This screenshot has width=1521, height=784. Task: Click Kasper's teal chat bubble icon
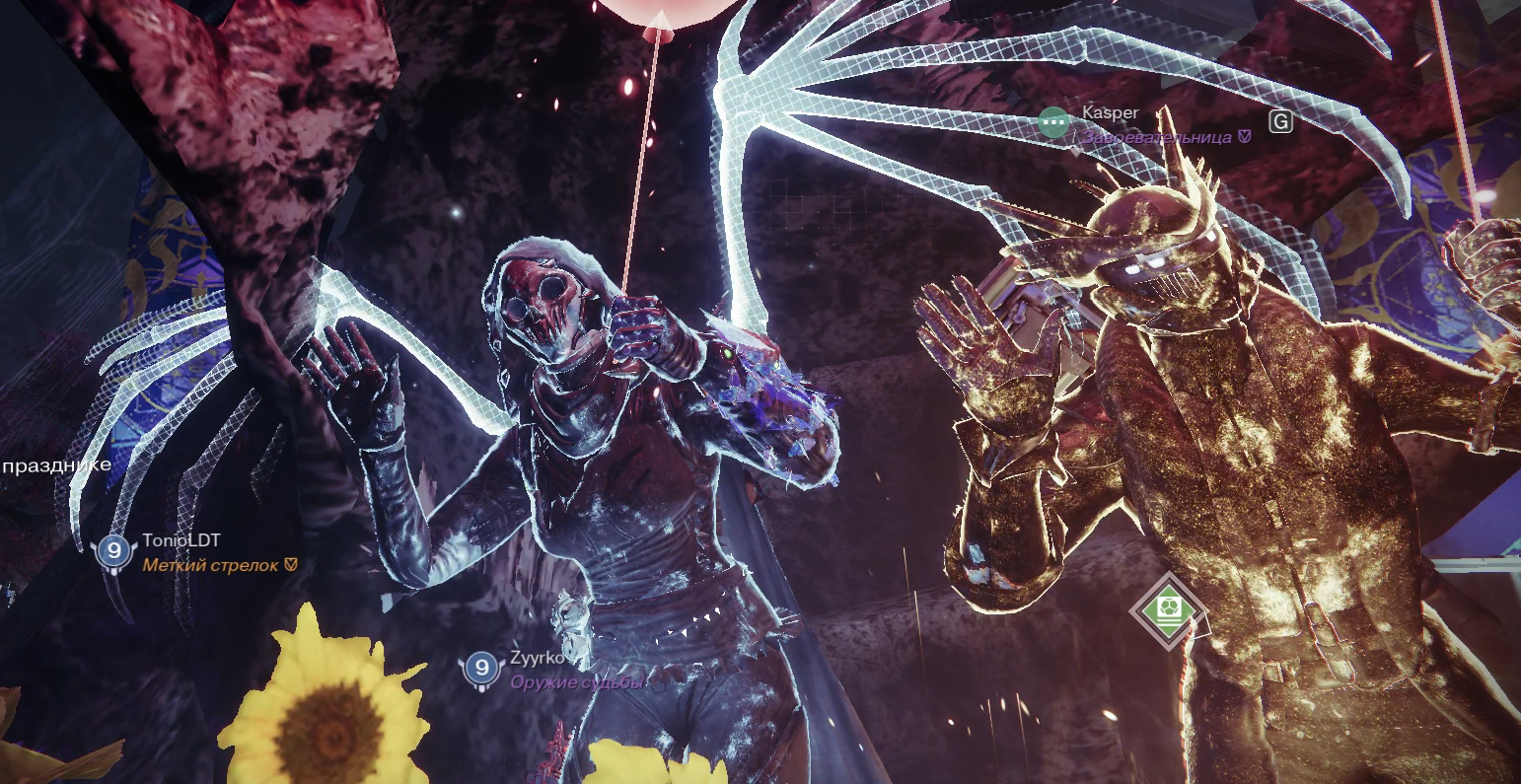click(x=1054, y=122)
